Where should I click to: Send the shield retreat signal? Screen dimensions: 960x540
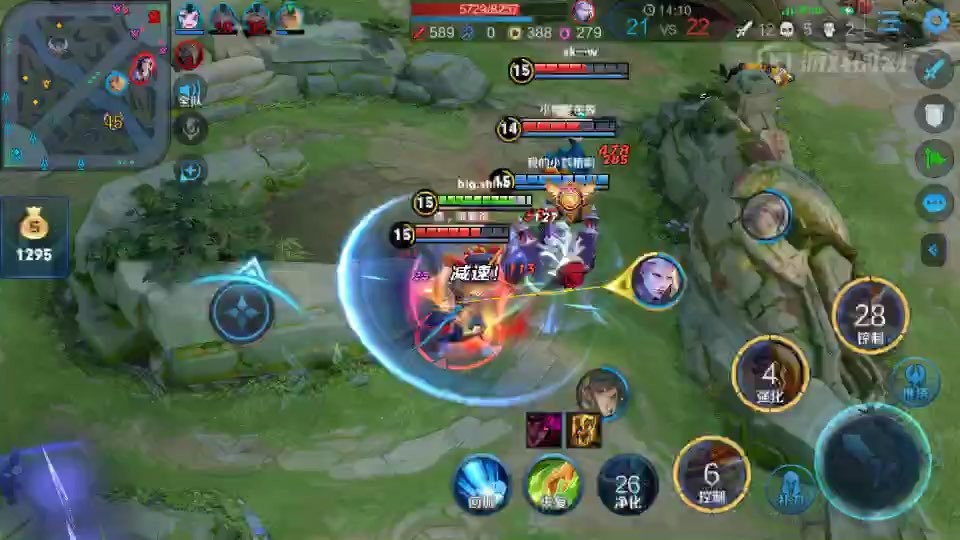point(934,114)
